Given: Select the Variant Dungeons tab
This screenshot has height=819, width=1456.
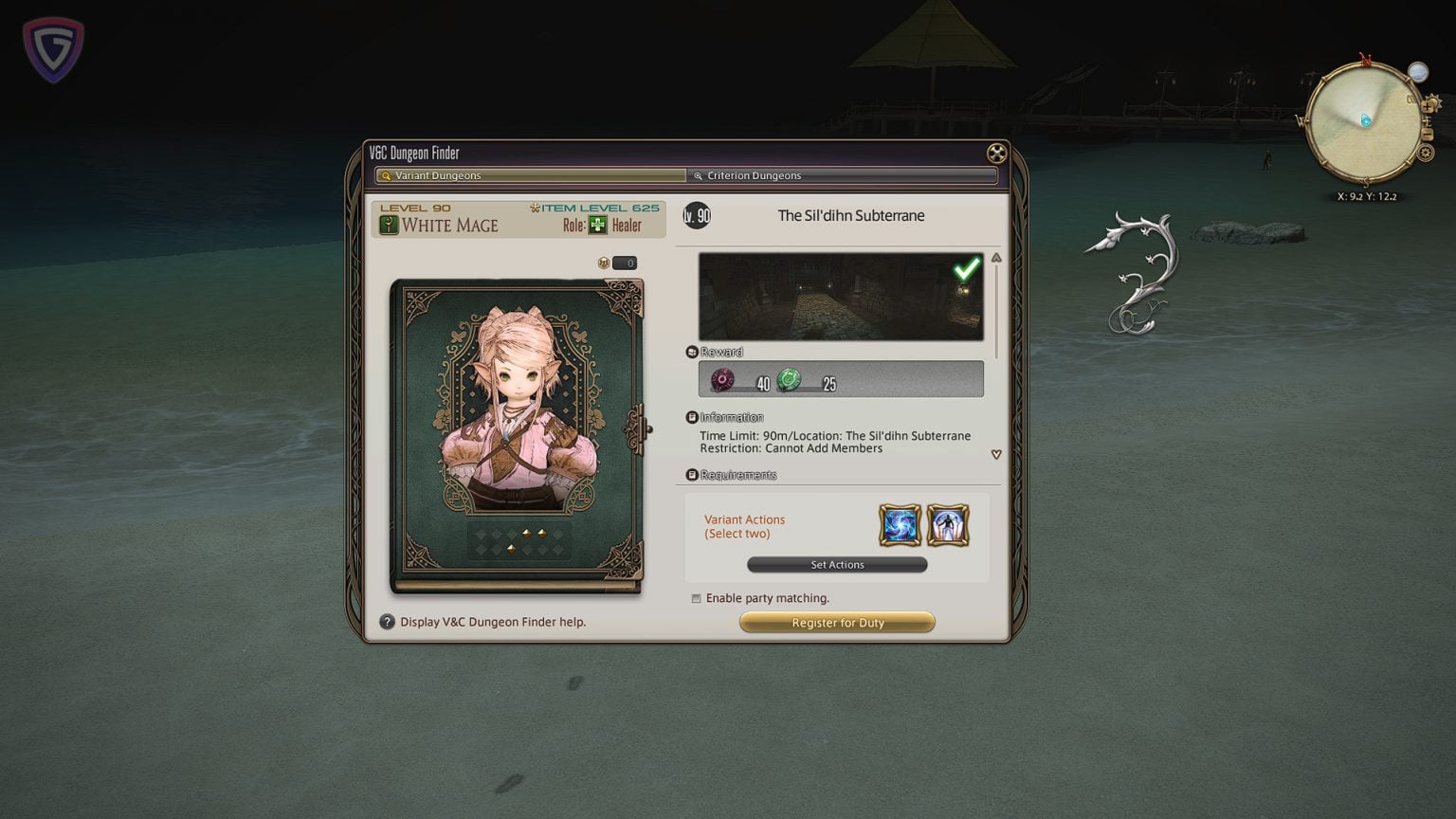Looking at the screenshot, I should tap(530, 175).
